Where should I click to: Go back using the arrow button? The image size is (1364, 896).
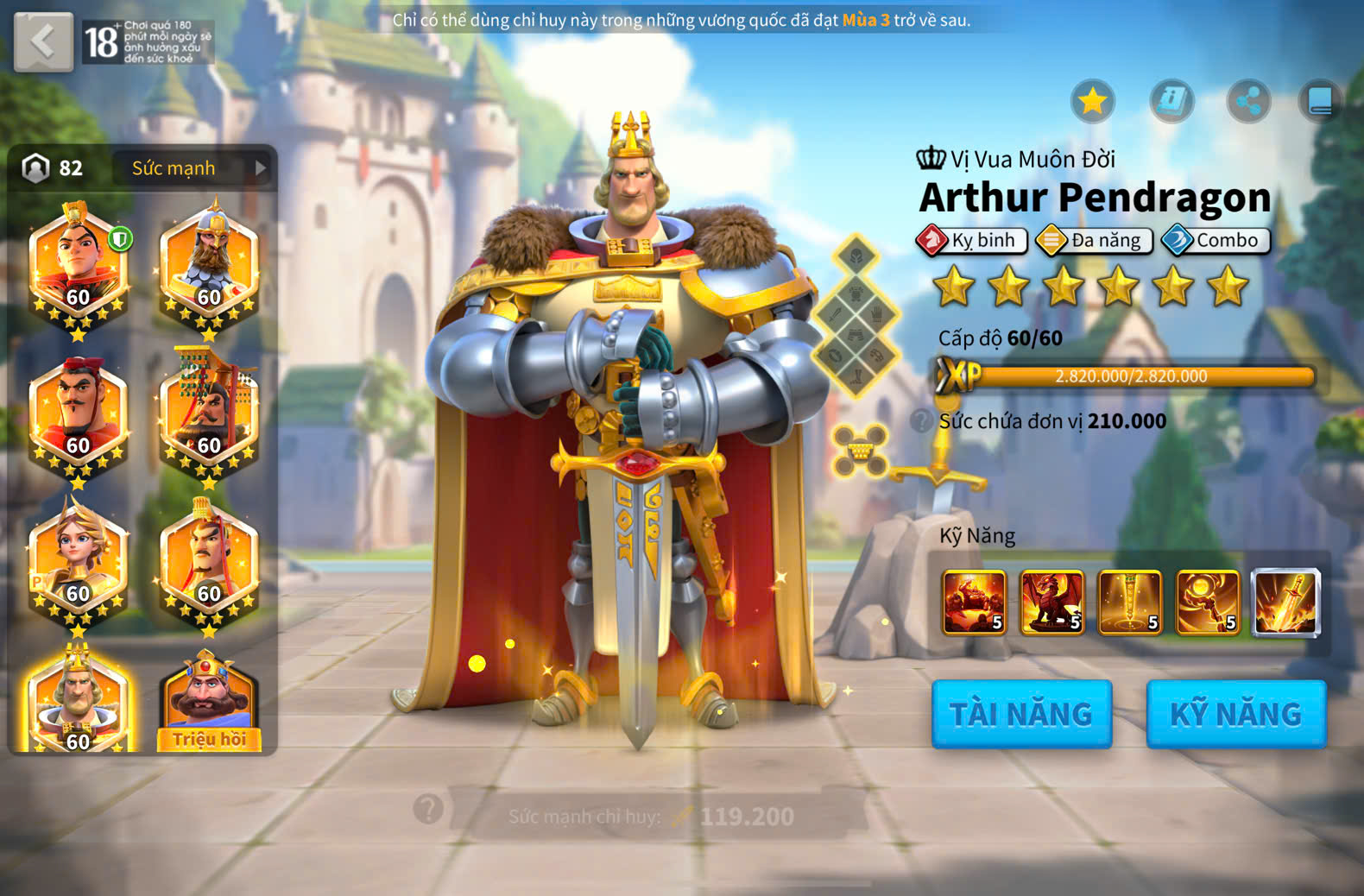(43, 41)
